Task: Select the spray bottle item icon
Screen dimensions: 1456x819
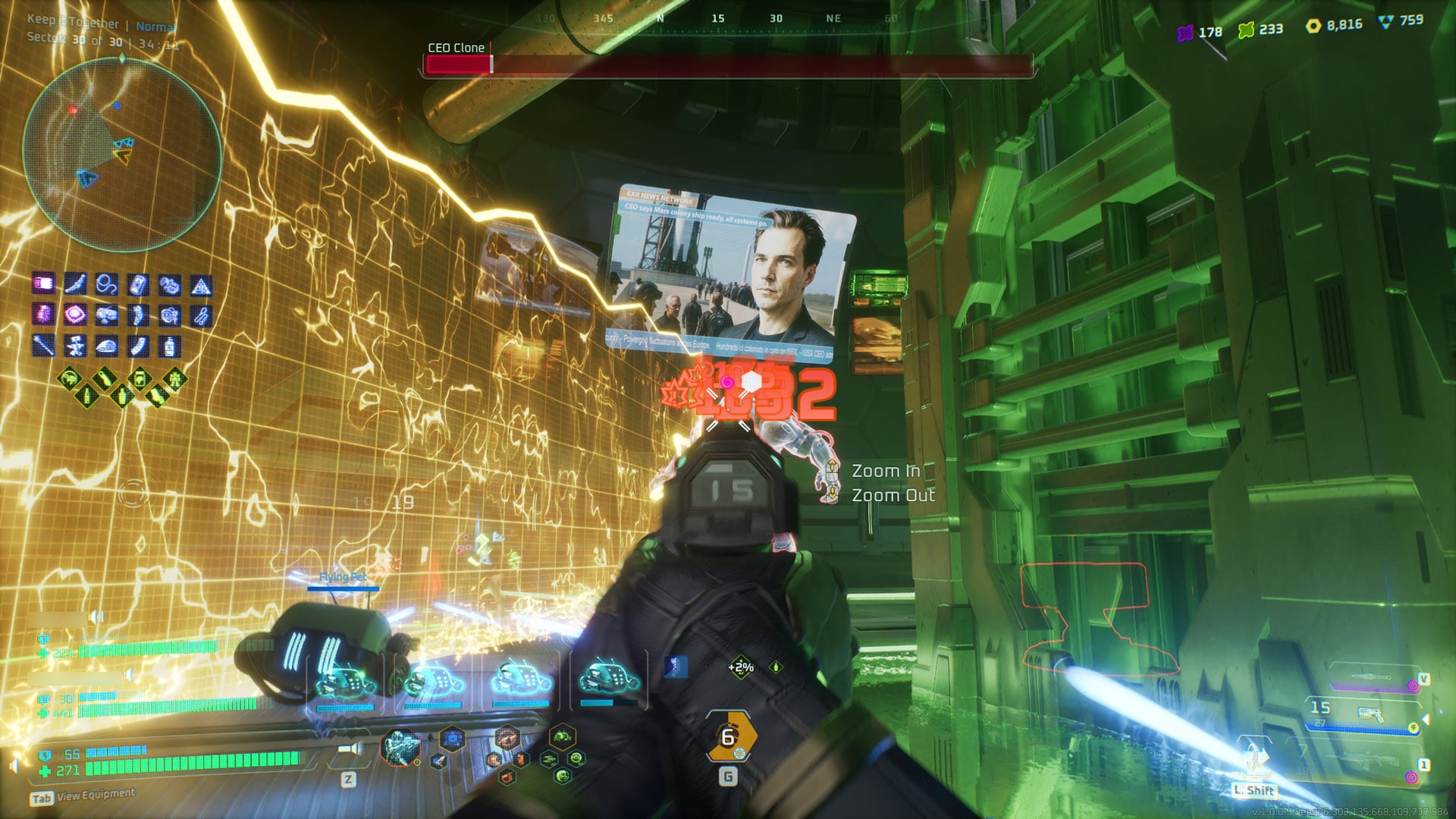Action: (170, 347)
